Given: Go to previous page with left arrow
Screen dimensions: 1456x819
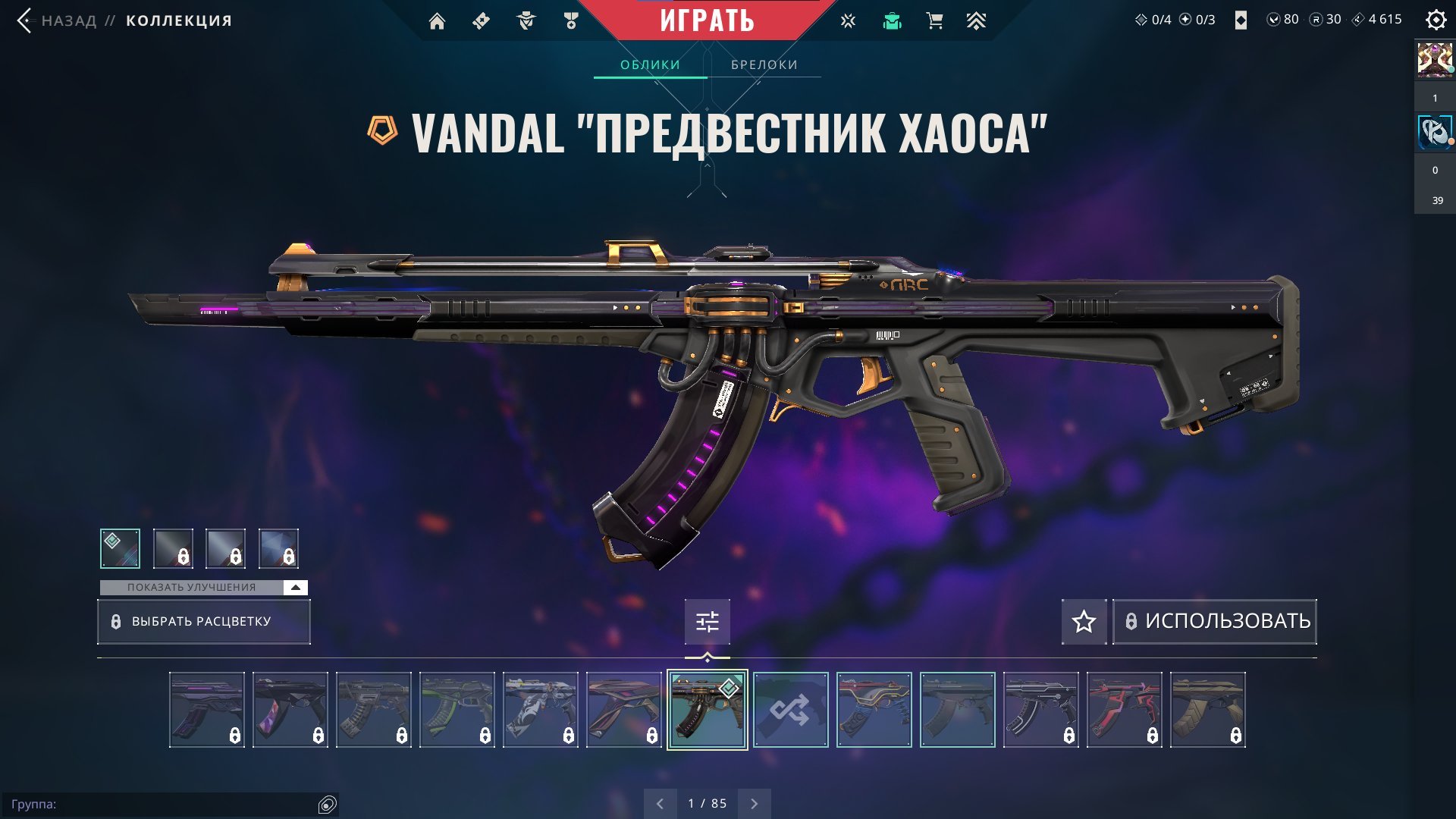Looking at the screenshot, I should [x=659, y=802].
